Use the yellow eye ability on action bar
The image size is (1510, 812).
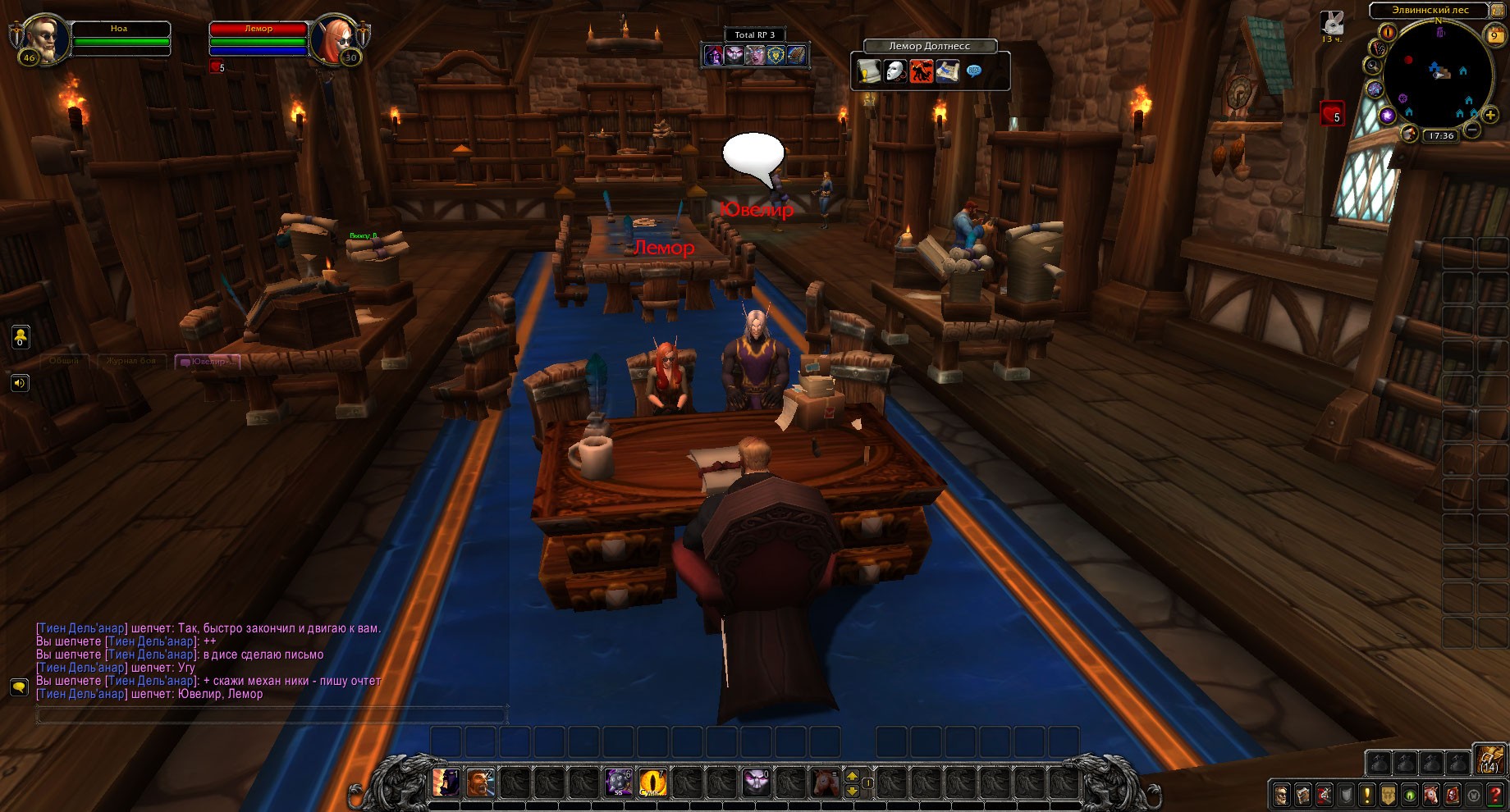(x=653, y=782)
